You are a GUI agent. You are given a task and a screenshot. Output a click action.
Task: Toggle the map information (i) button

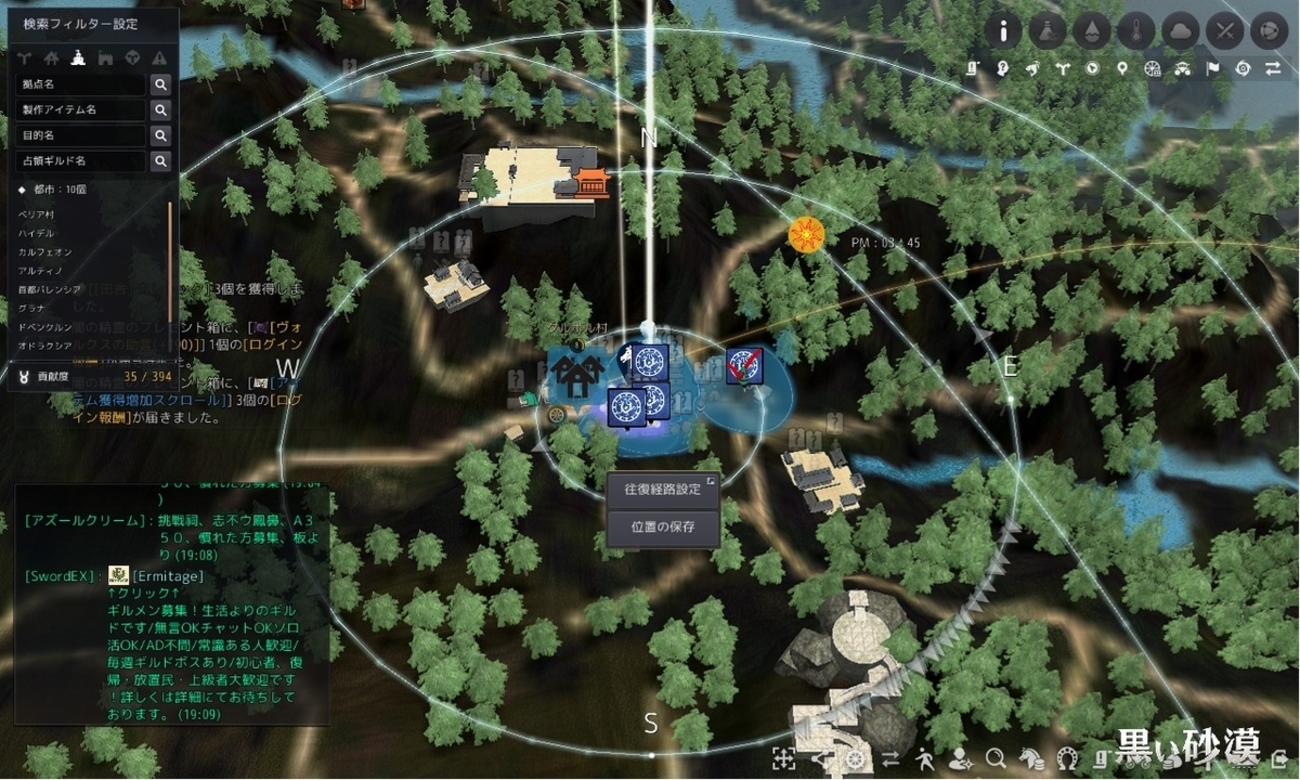pyautogui.click(x=1004, y=31)
